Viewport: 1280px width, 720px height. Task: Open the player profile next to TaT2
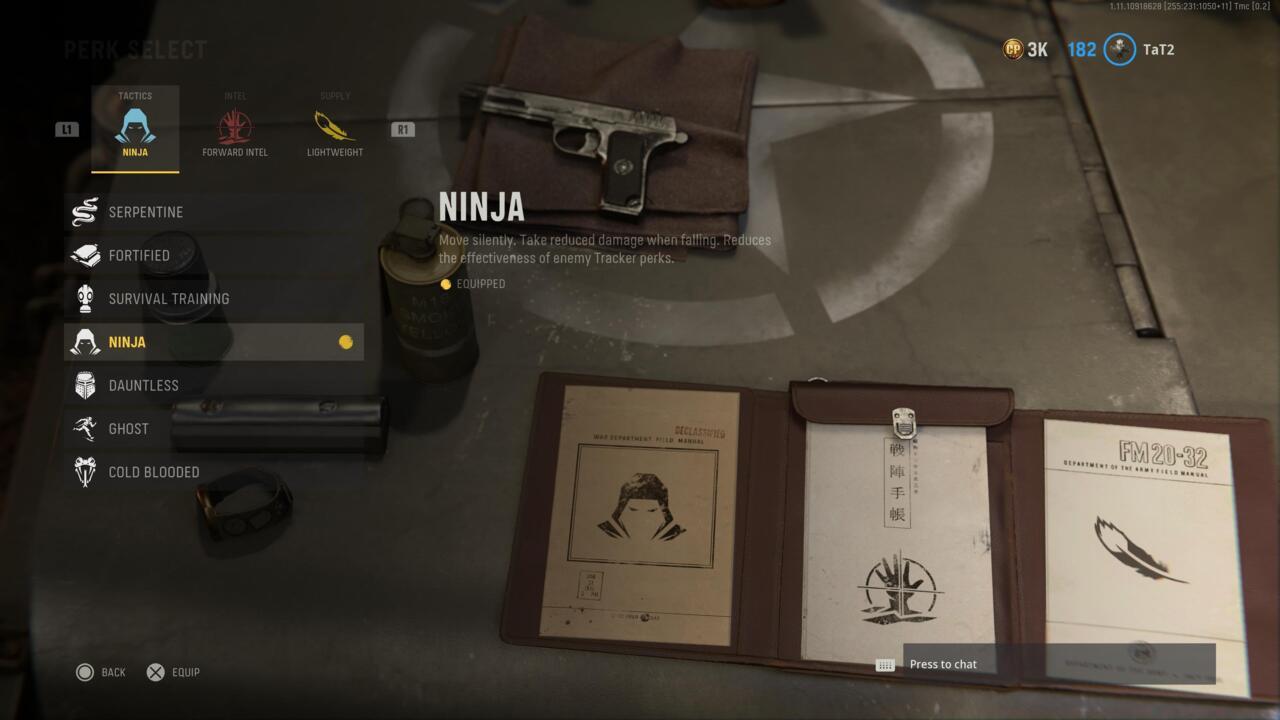tap(1117, 50)
